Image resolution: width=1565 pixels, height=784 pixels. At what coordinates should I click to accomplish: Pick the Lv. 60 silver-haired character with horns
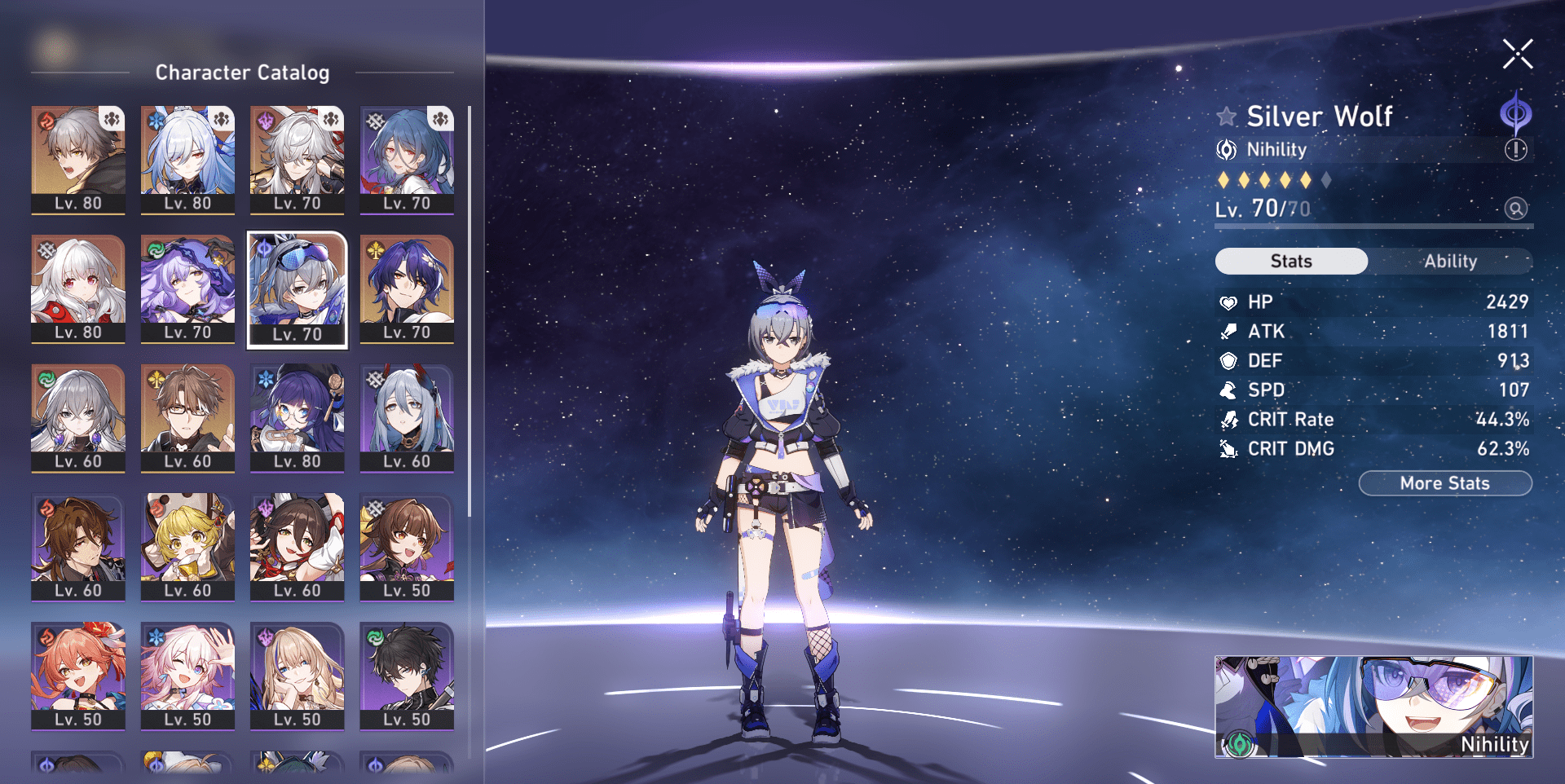pyautogui.click(x=407, y=418)
